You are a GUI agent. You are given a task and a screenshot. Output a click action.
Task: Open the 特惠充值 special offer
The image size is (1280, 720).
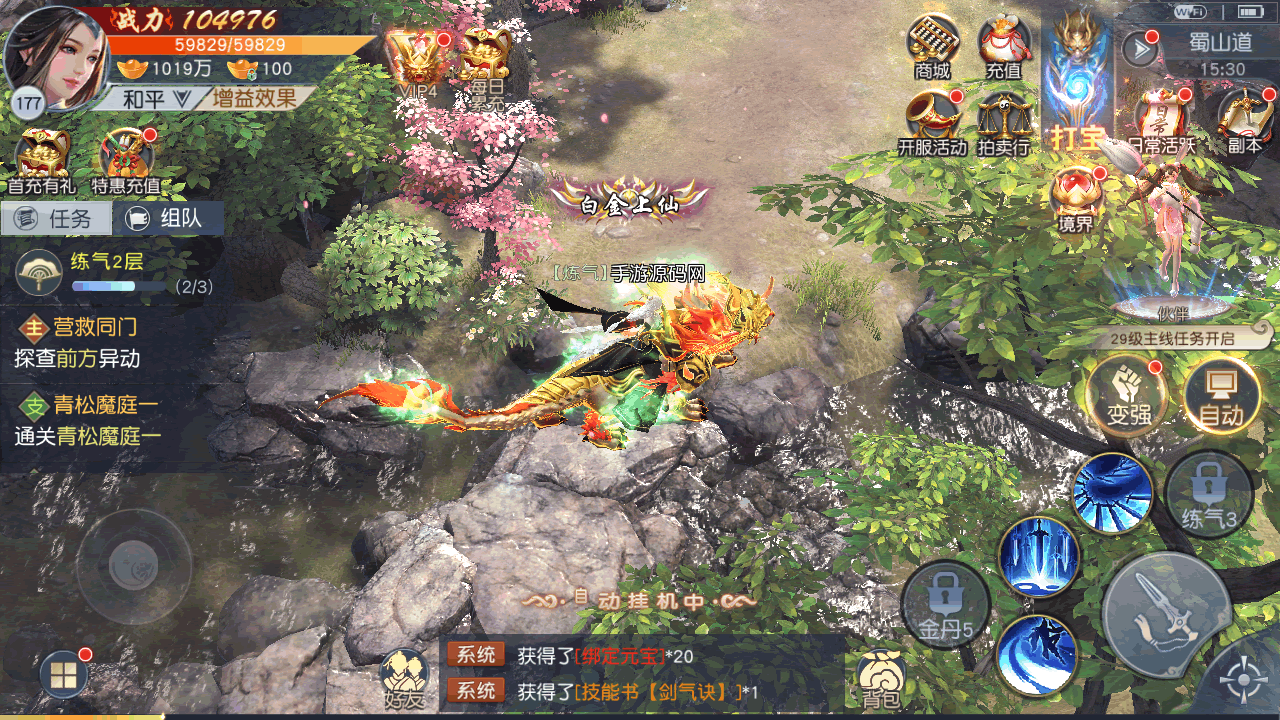click(x=126, y=160)
